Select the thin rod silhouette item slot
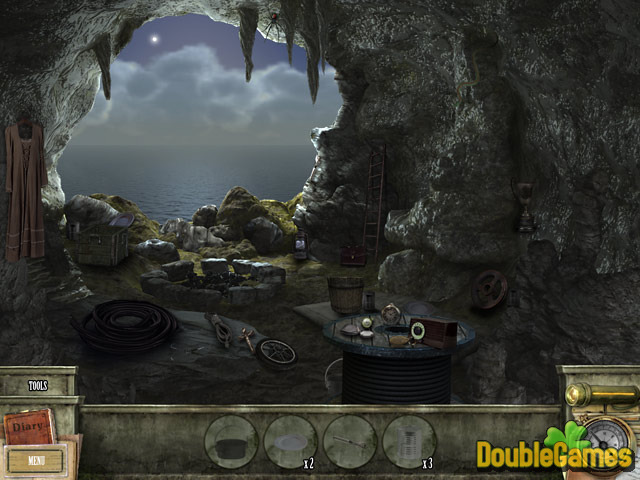The height and width of the screenshot is (480, 640). (x=350, y=441)
